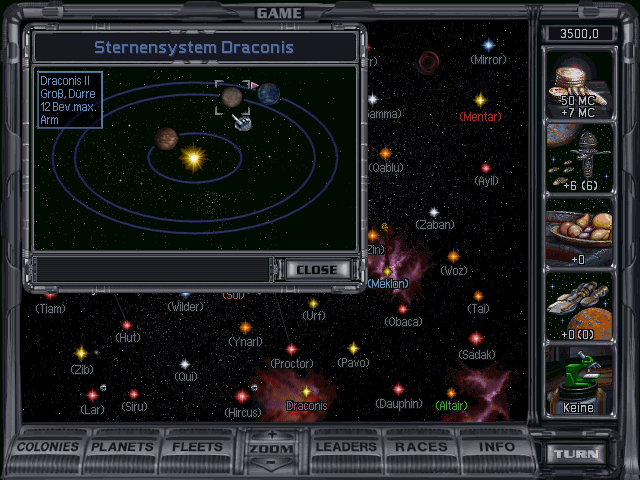
Task: View the LEADERS screen
Action: 346,446
